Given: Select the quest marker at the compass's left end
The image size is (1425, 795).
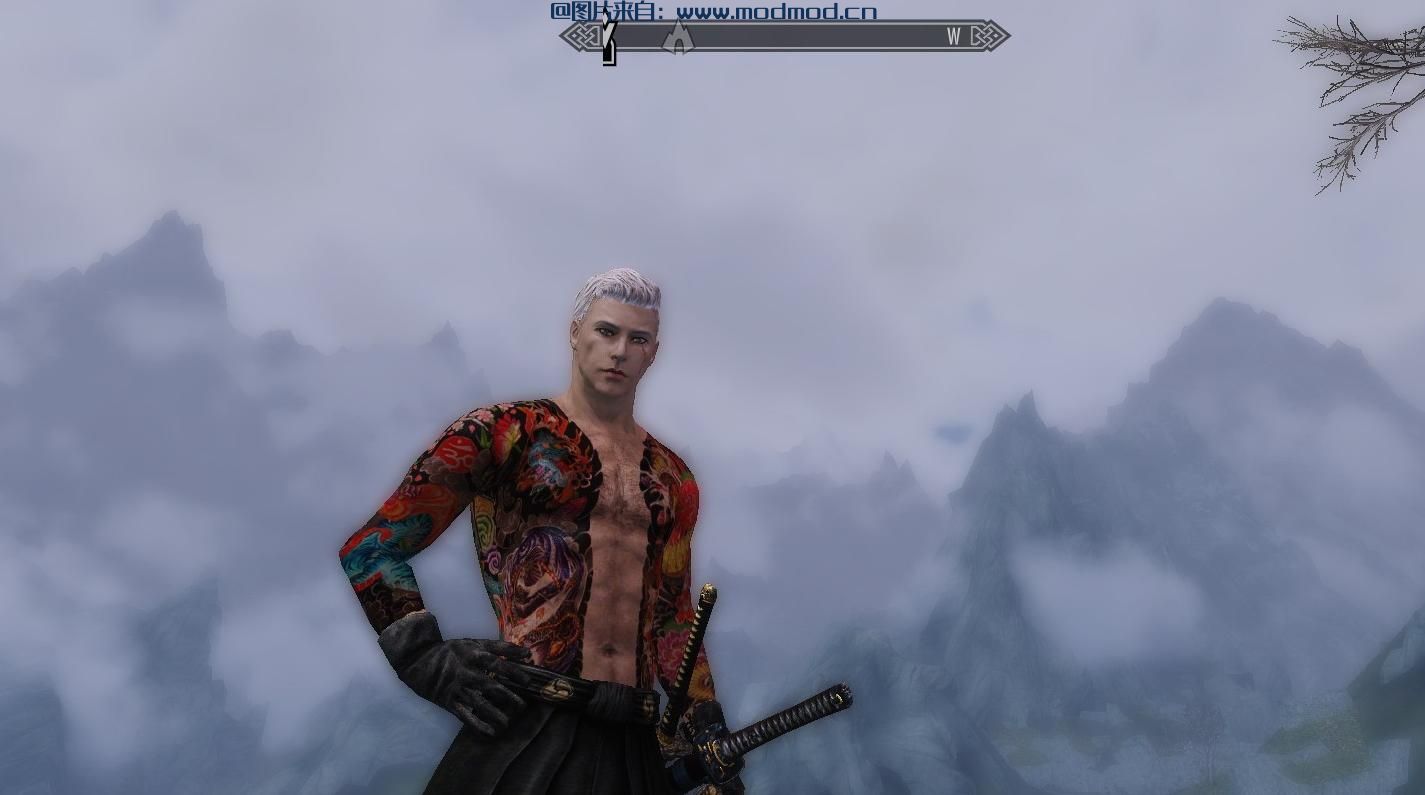Looking at the screenshot, I should 609,40.
